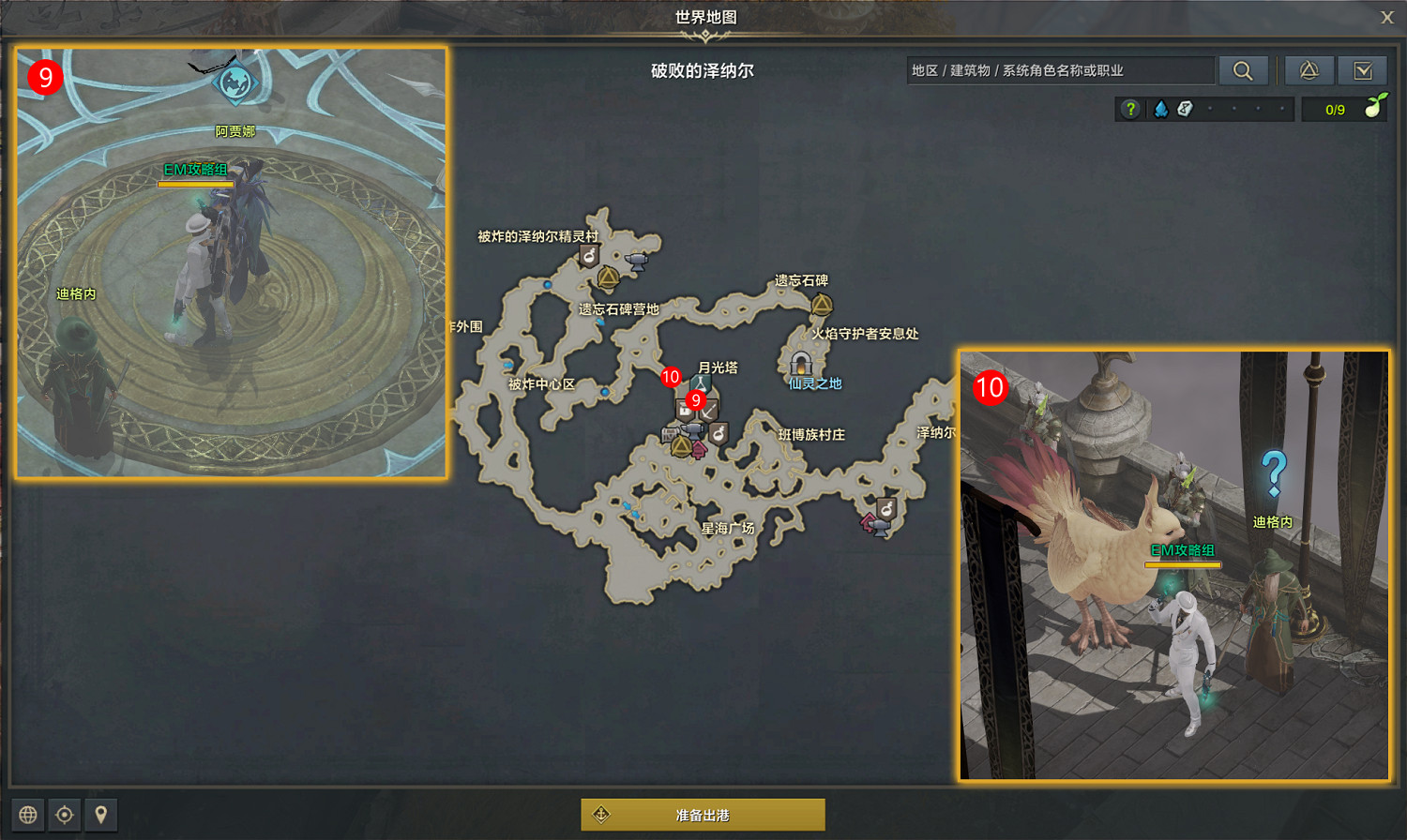Select the current position crosshair icon
This screenshot has width=1407, height=840.
[x=64, y=815]
